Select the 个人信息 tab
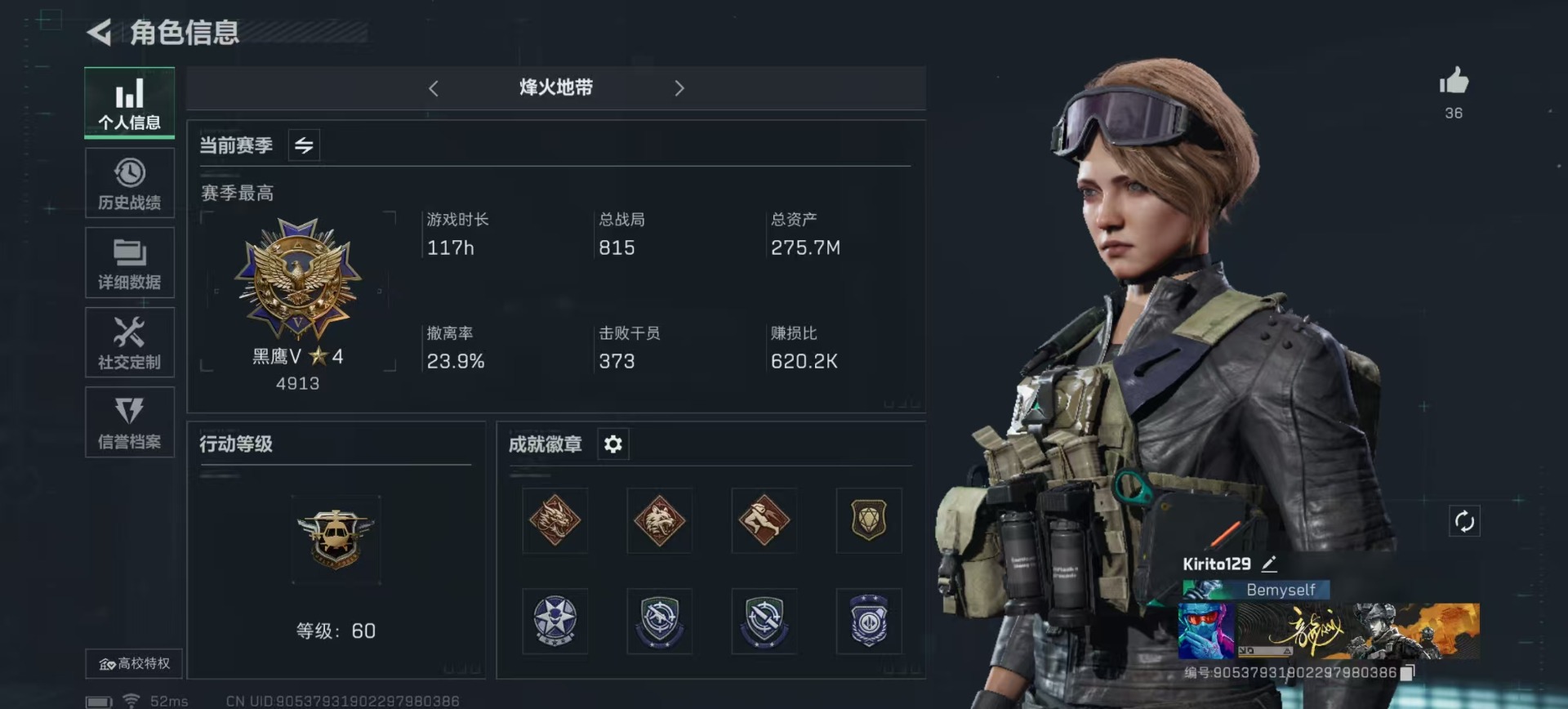This screenshot has height=709, width=1568. click(x=129, y=103)
